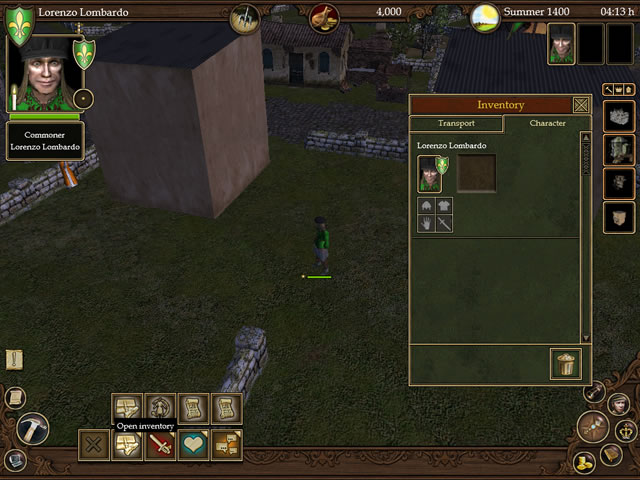Click the computer options icon
The height and width of the screenshot is (480, 640).
[15, 461]
